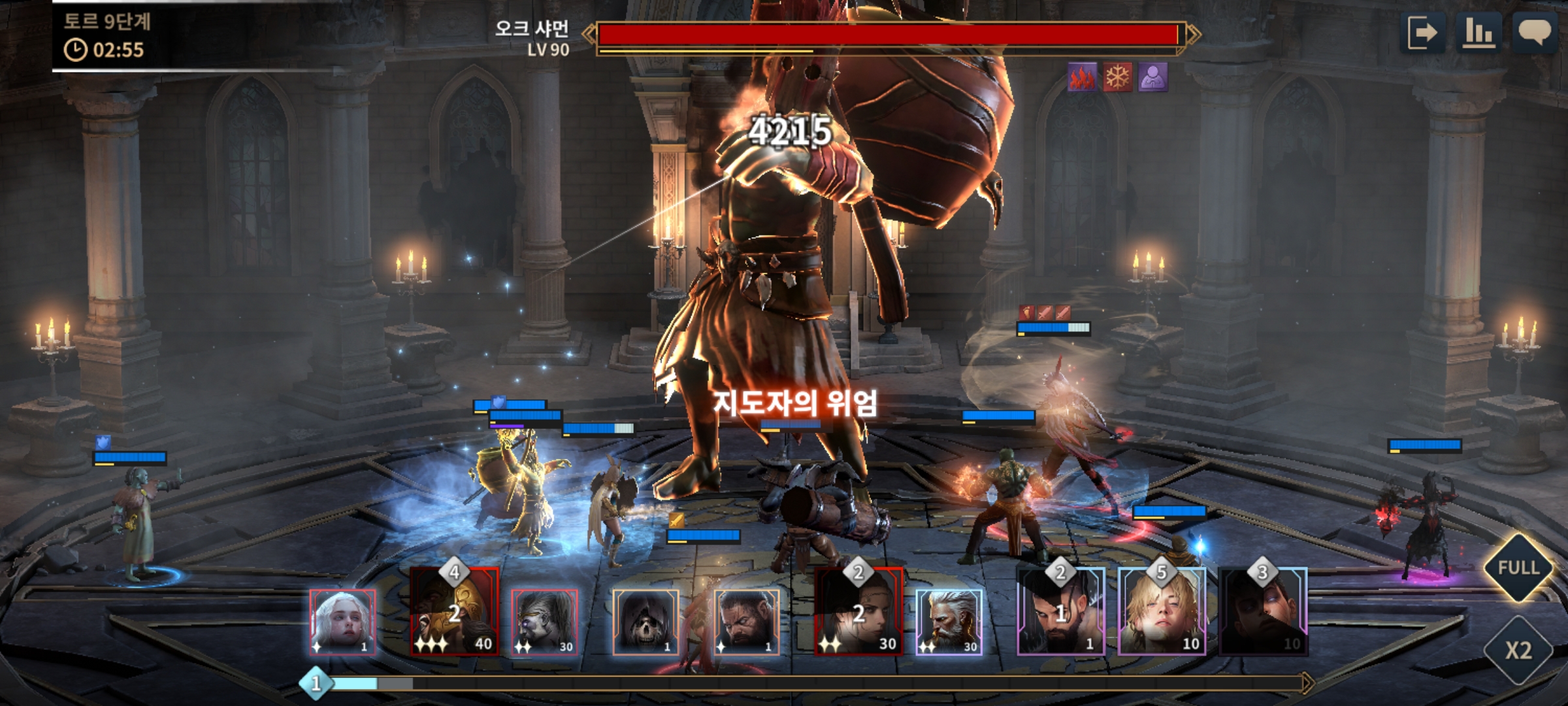
Task: Exit the battle with the arrow-door button
Action: (1422, 32)
